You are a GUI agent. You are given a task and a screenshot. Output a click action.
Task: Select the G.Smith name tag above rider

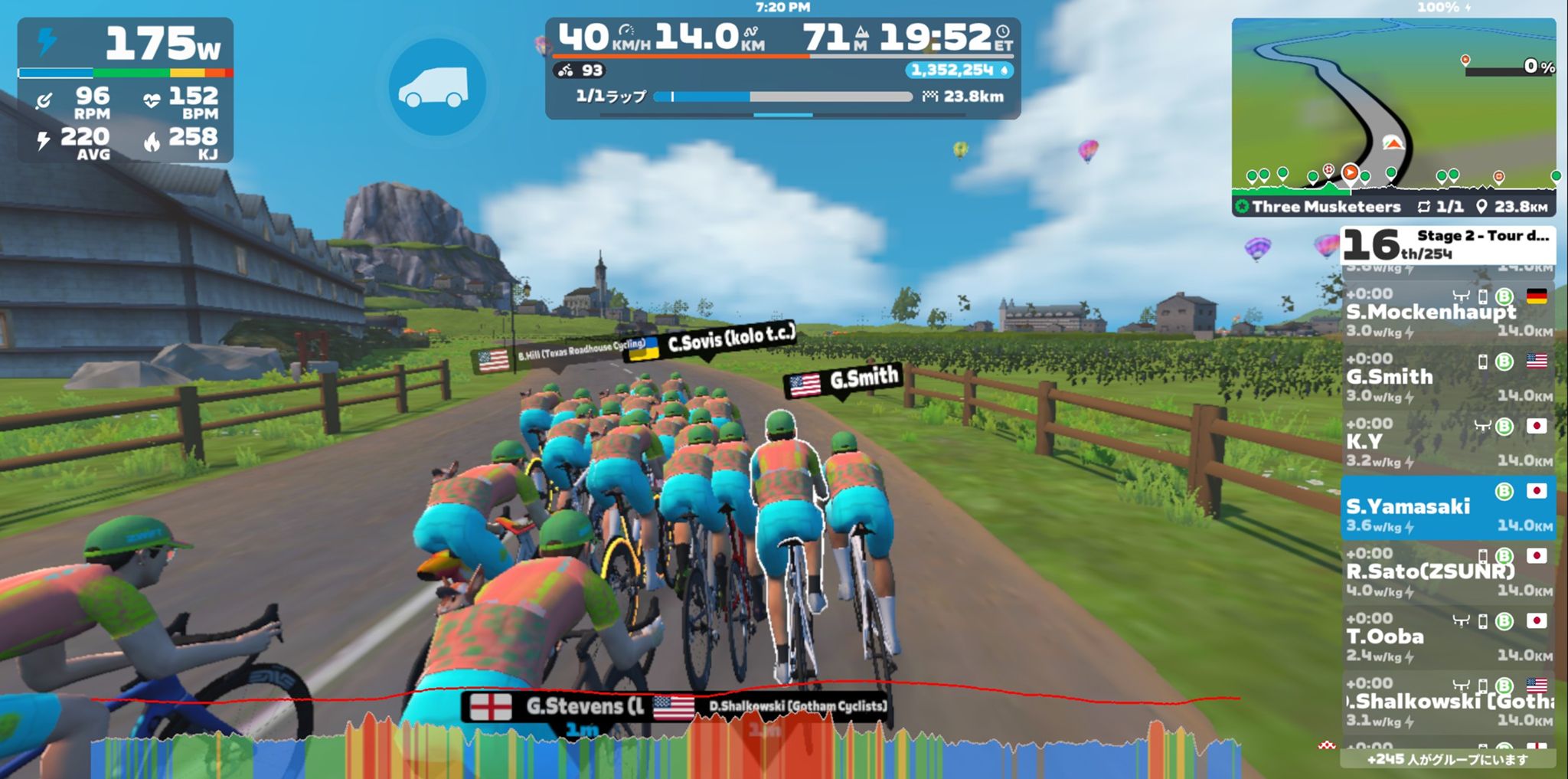[x=844, y=381]
